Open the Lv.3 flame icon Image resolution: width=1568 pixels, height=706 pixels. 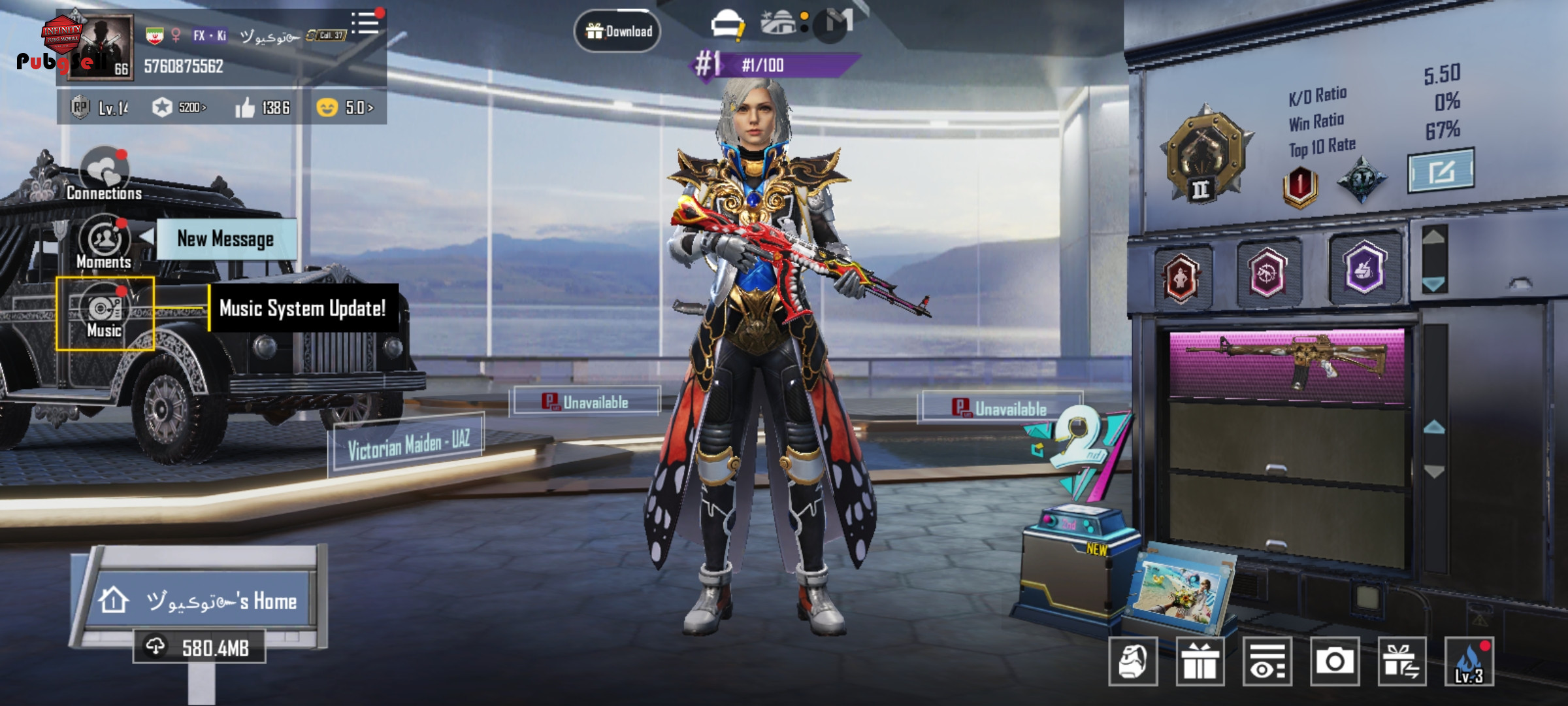(x=1469, y=662)
